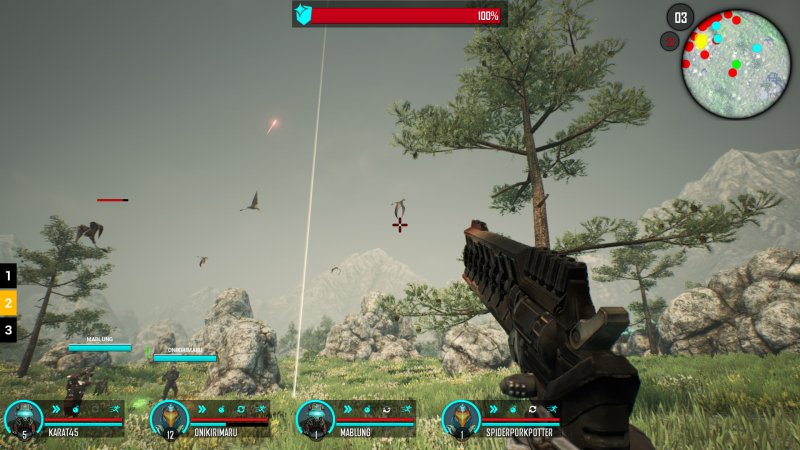This screenshot has width=800, height=450.
Task: Select SPIDERPORKPOTTER's player portrait
Action: [461, 418]
